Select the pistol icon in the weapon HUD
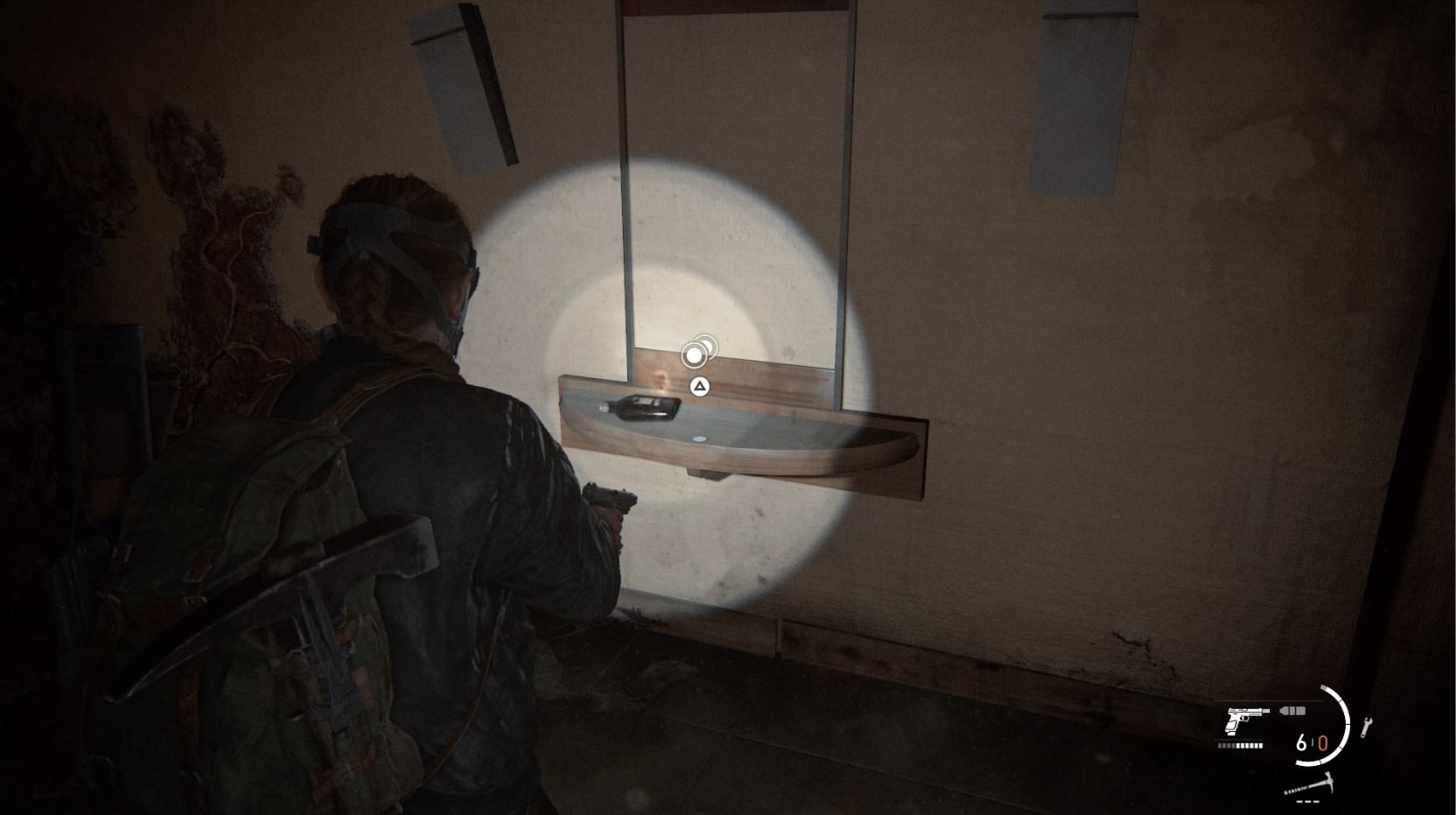 point(1245,720)
